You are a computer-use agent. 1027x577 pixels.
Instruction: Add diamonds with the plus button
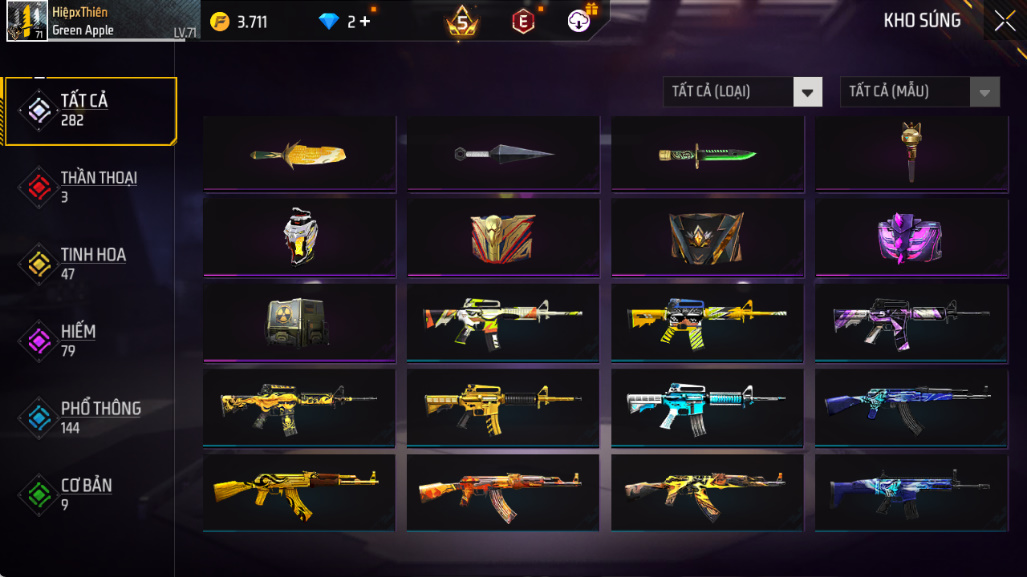coord(365,21)
